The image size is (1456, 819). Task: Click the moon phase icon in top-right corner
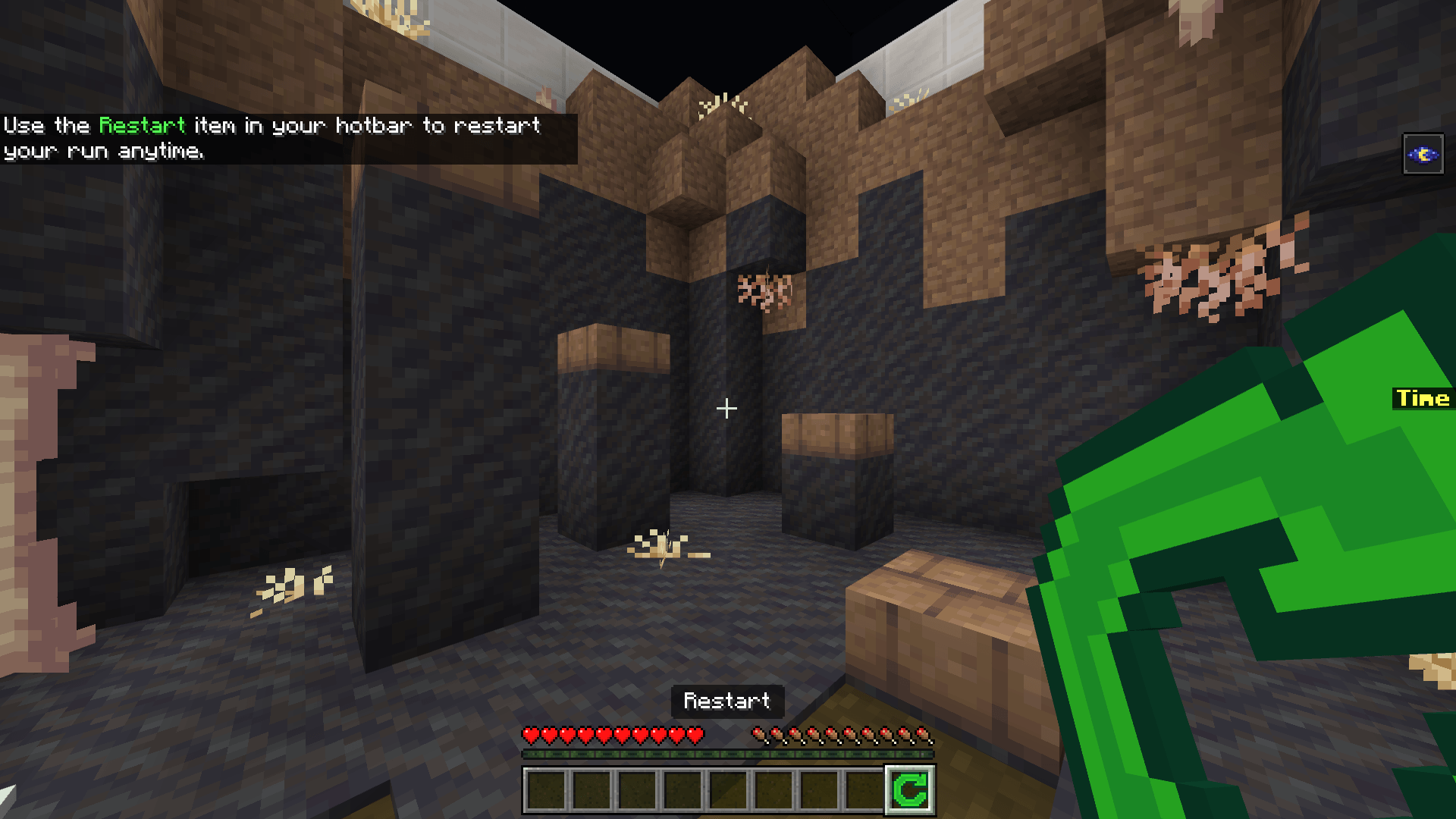tap(1423, 152)
